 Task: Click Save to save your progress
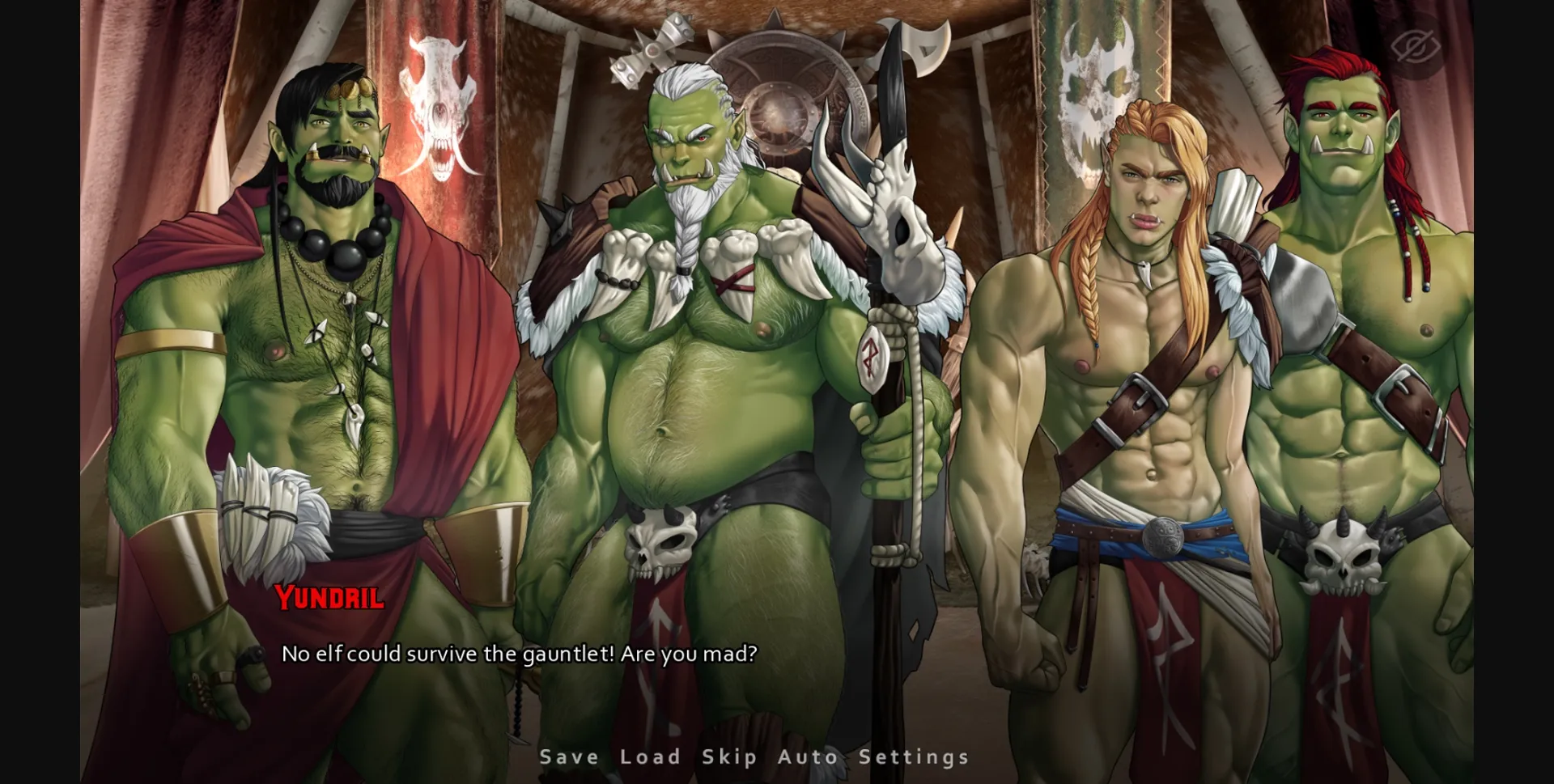(x=567, y=756)
